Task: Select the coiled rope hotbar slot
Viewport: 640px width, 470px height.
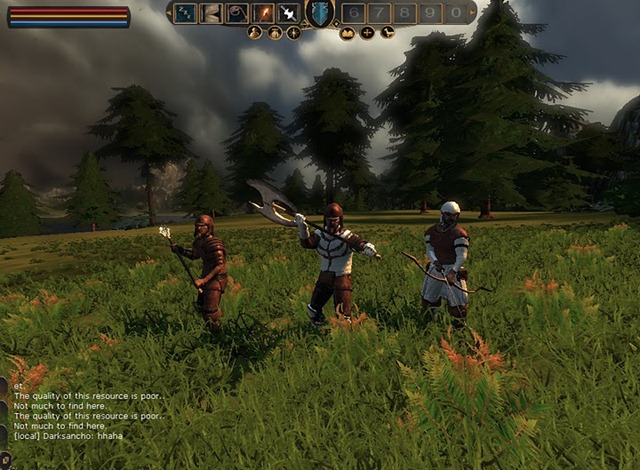Action: click(x=237, y=13)
